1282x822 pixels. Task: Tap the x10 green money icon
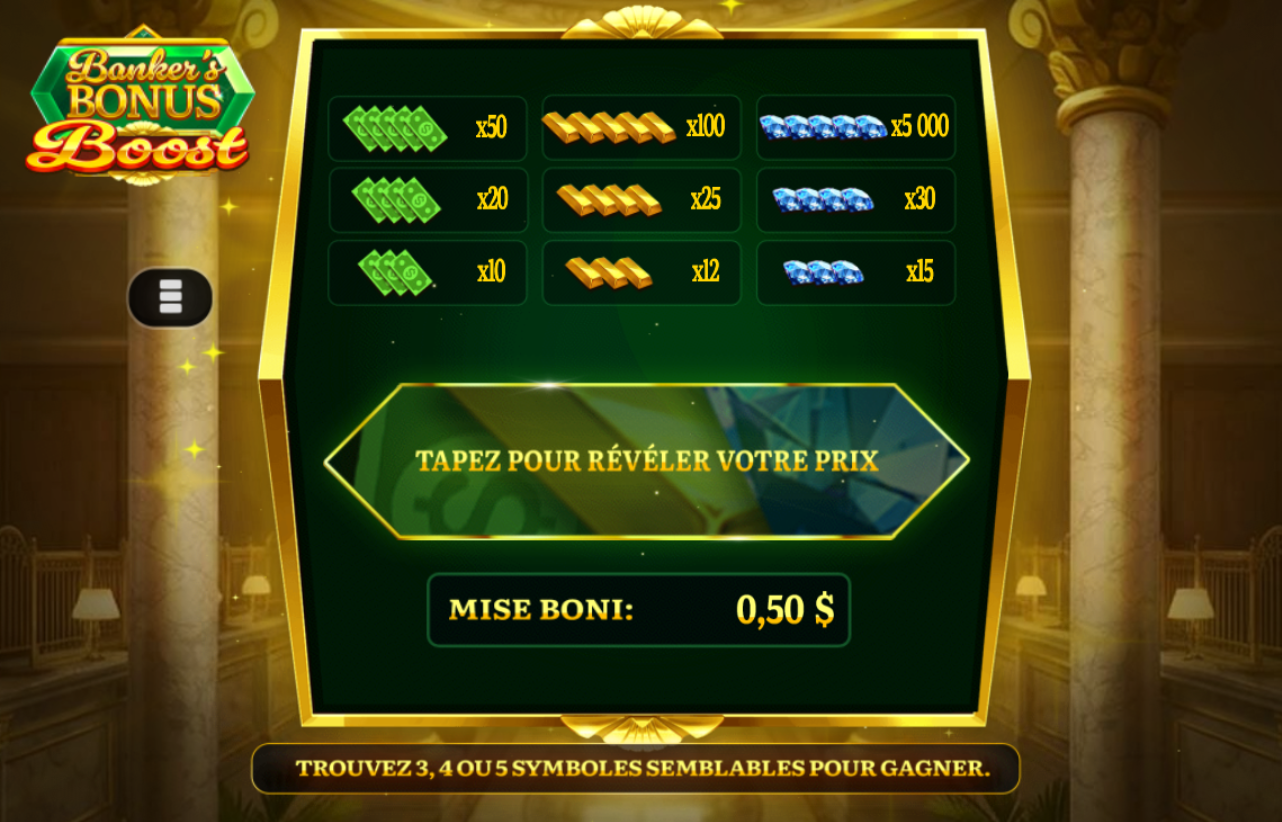pyautogui.click(x=393, y=271)
